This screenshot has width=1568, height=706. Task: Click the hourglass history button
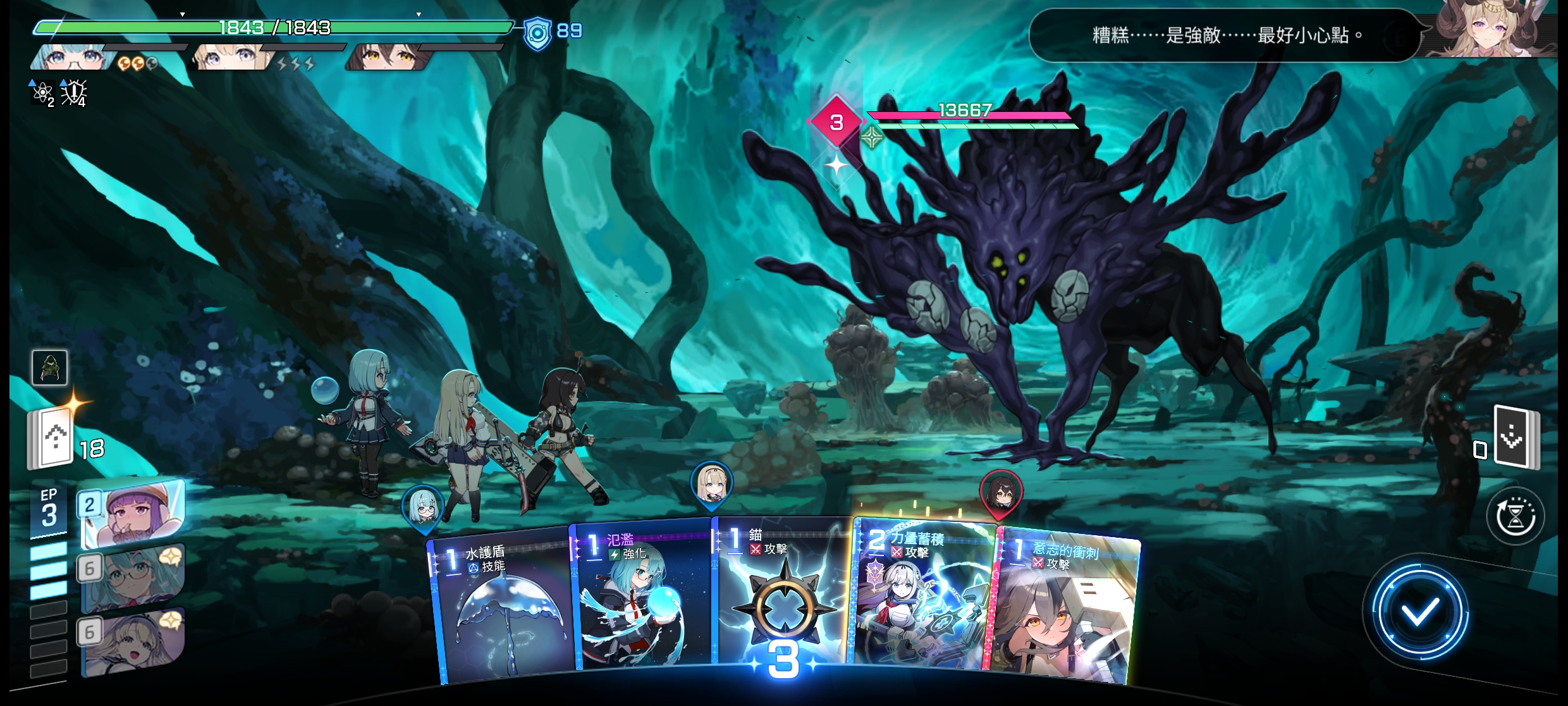(1516, 516)
